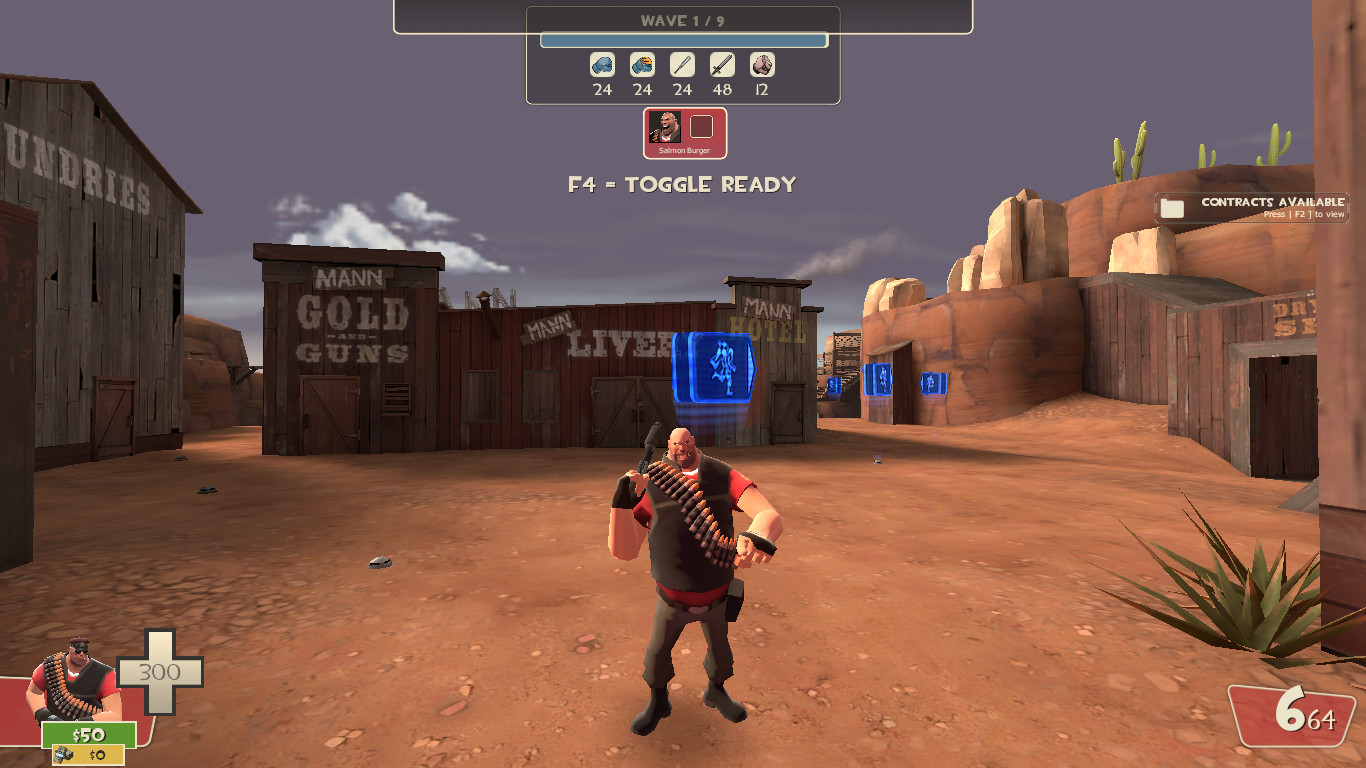
Task: Click Salmon Burger's Heavy avatar portrait
Action: tap(664, 127)
